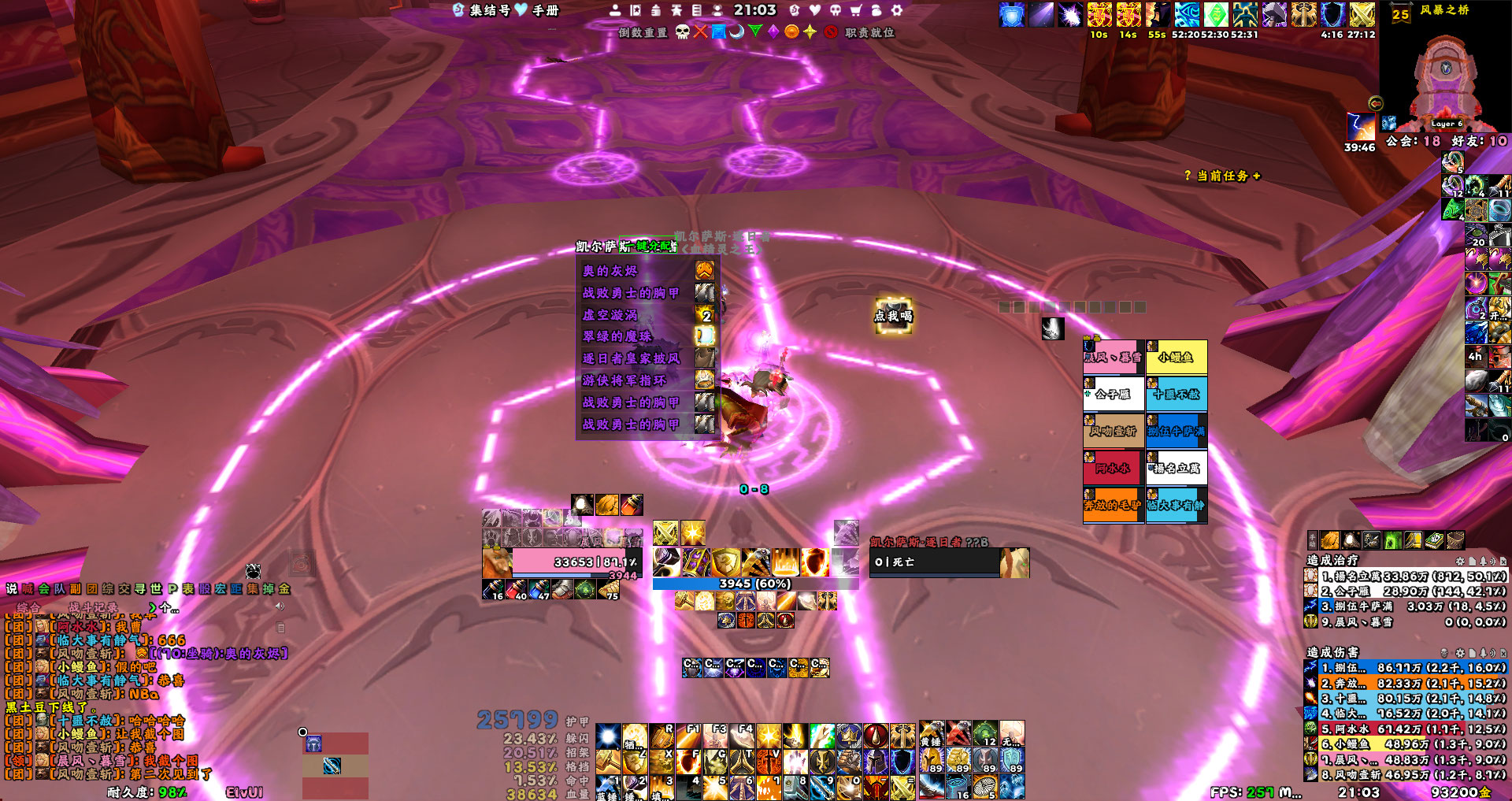
Task: Target raid member 公子雁 frame
Action: click(x=1113, y=395)
